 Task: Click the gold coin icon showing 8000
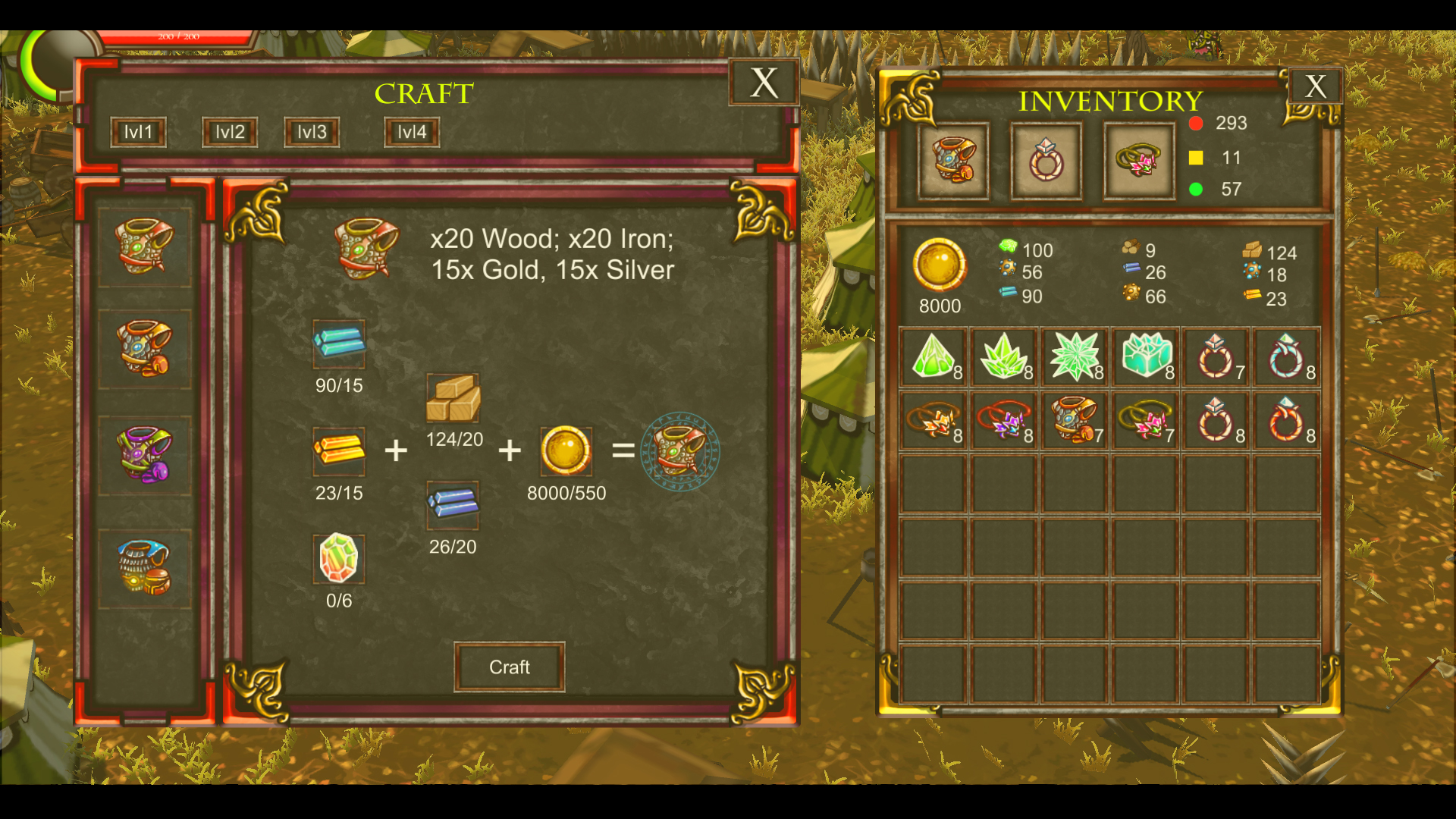(x=940, y=266)
